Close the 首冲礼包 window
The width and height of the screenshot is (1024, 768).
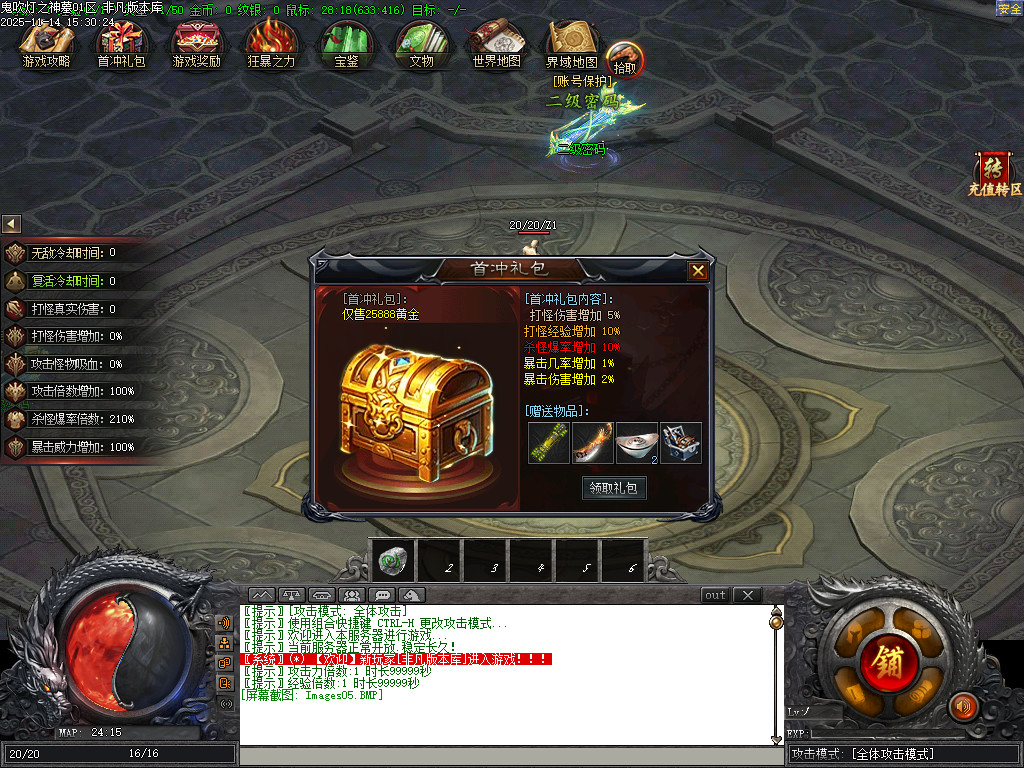698,271
